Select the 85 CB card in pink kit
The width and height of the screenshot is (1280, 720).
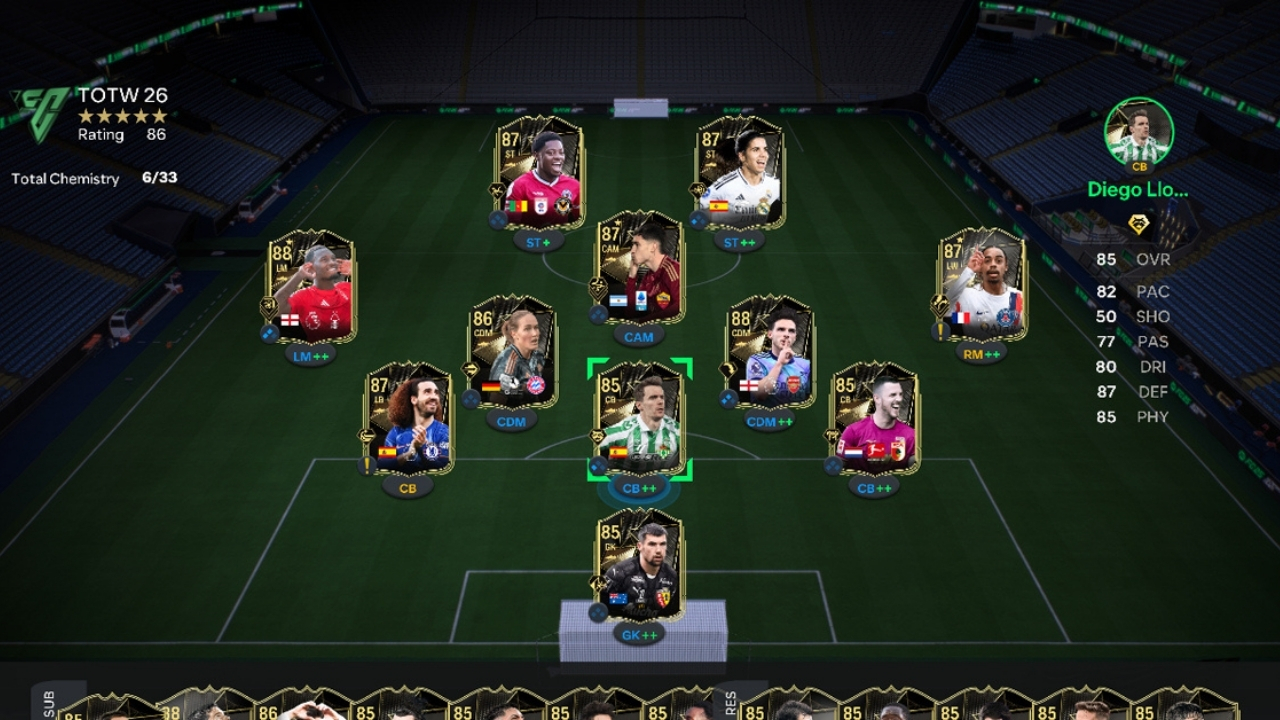tap(874, 418)
